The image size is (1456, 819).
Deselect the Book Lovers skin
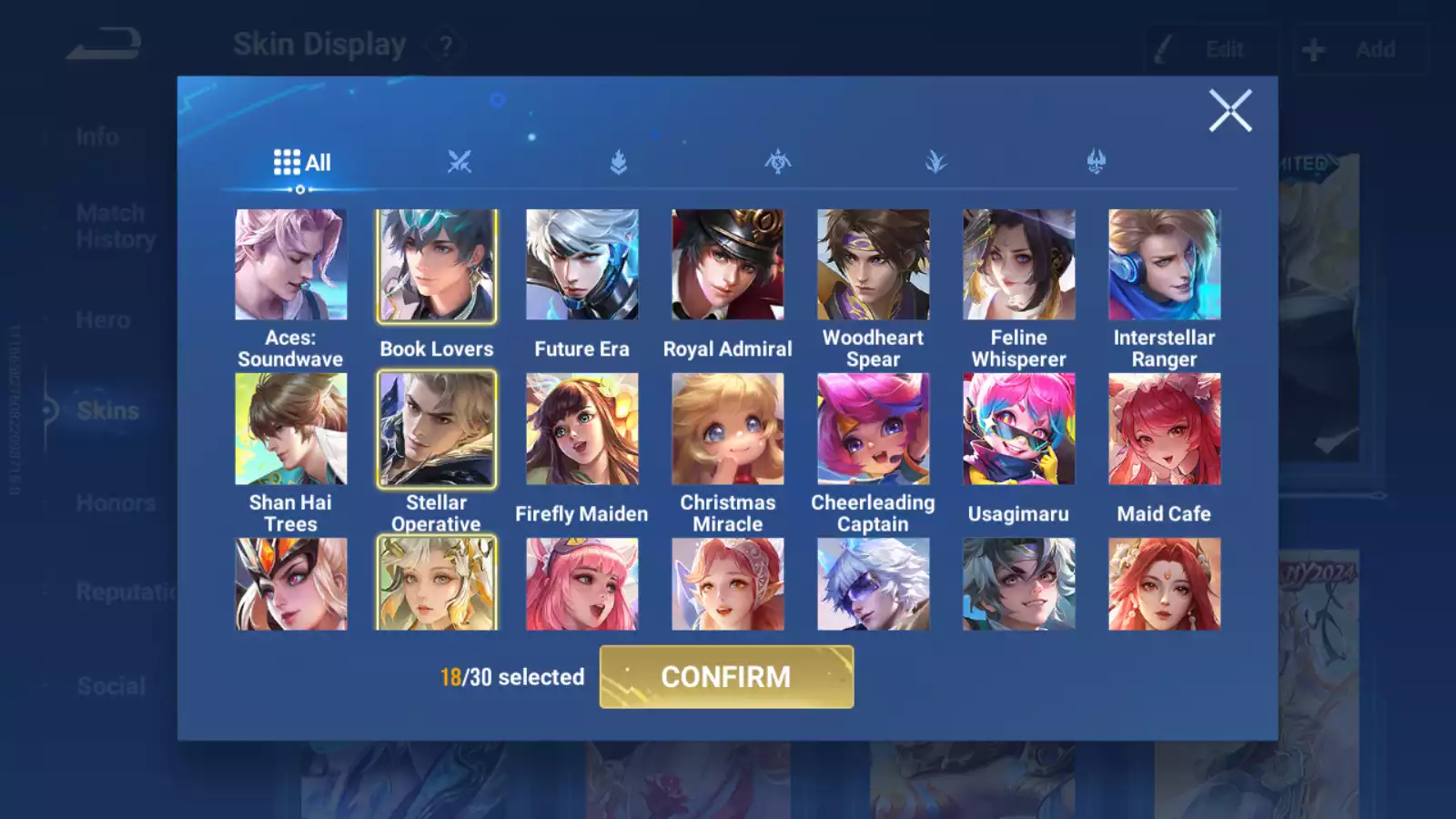point(437,265)
